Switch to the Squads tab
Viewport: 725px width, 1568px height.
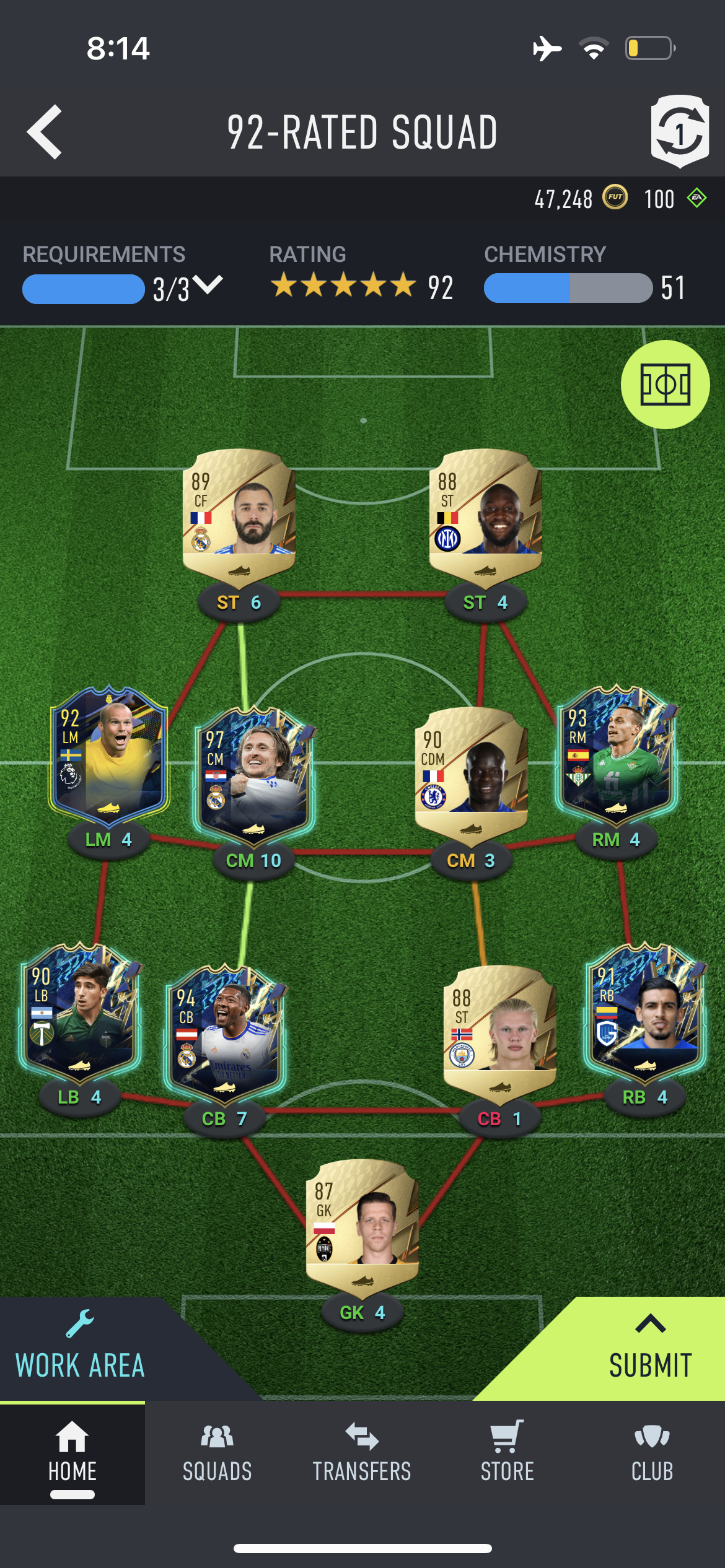[x=217, y=1453]
